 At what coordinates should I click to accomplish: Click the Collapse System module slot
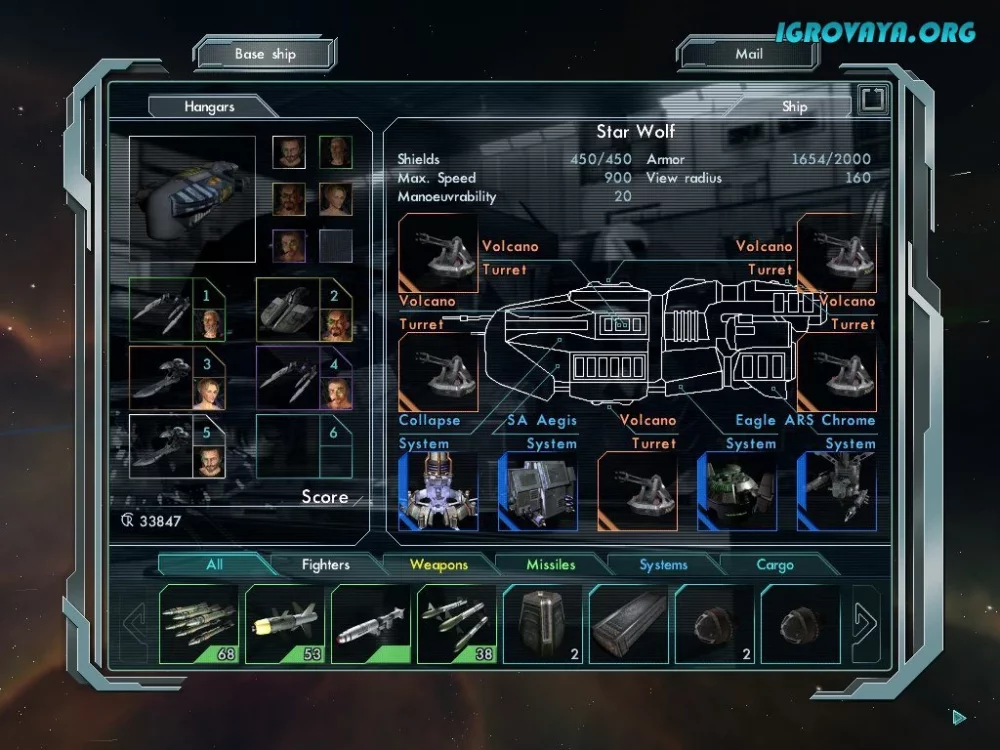[x=438, y=491]
